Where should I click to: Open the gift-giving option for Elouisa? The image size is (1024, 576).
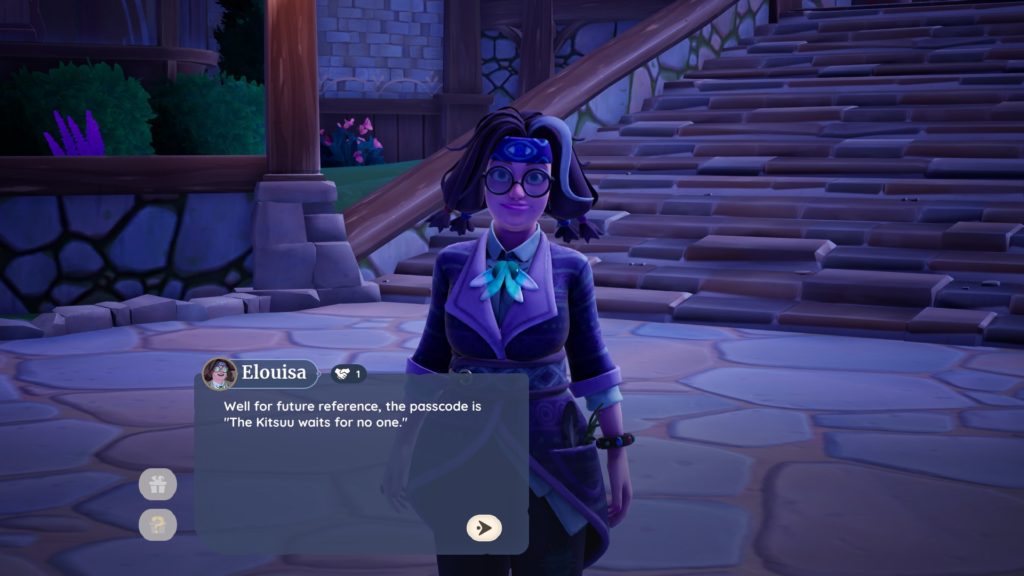[x=158, y=485]
